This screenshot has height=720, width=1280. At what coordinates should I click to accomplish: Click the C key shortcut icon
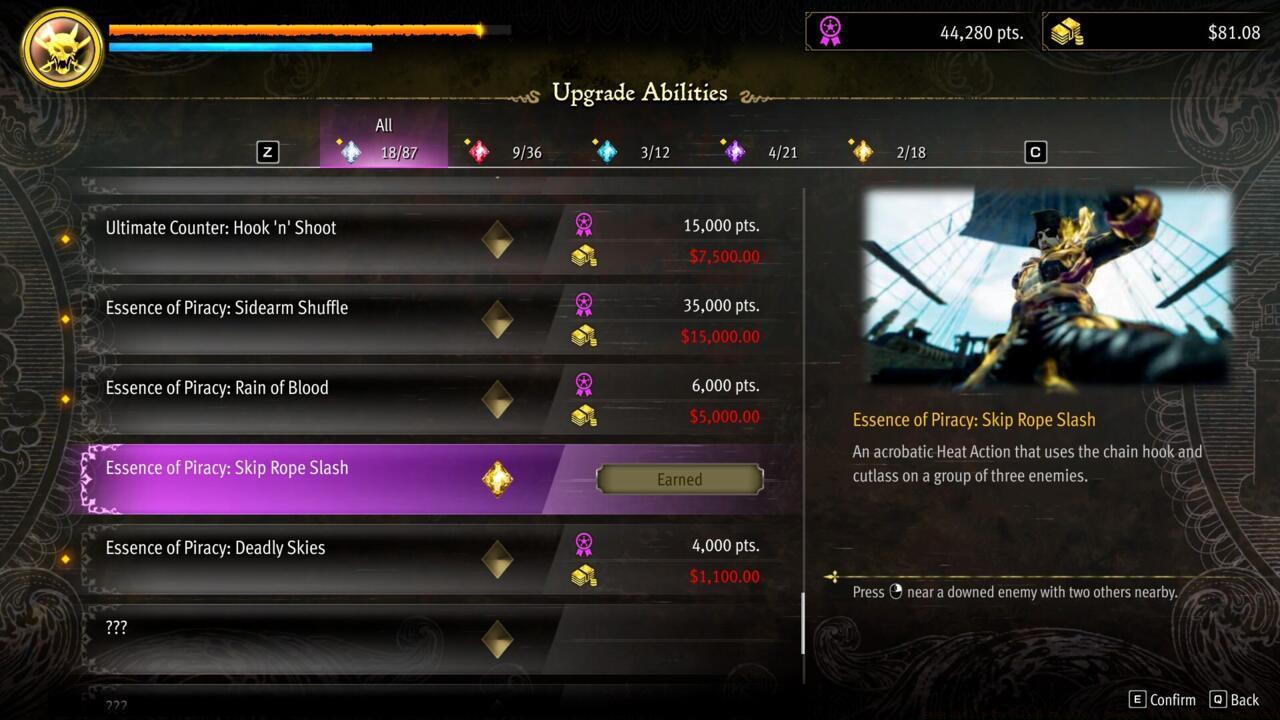(1036, 151)
